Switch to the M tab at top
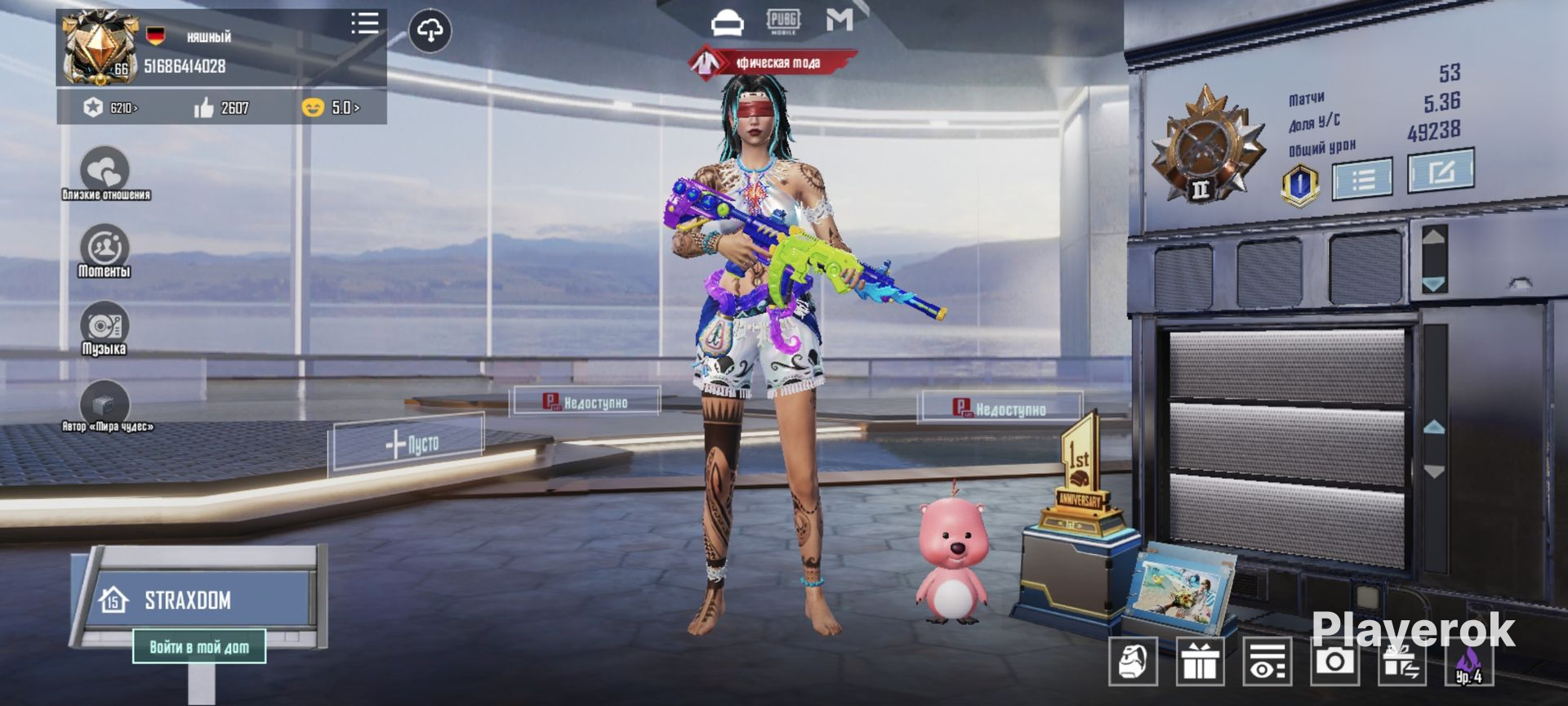 (839, 20)
